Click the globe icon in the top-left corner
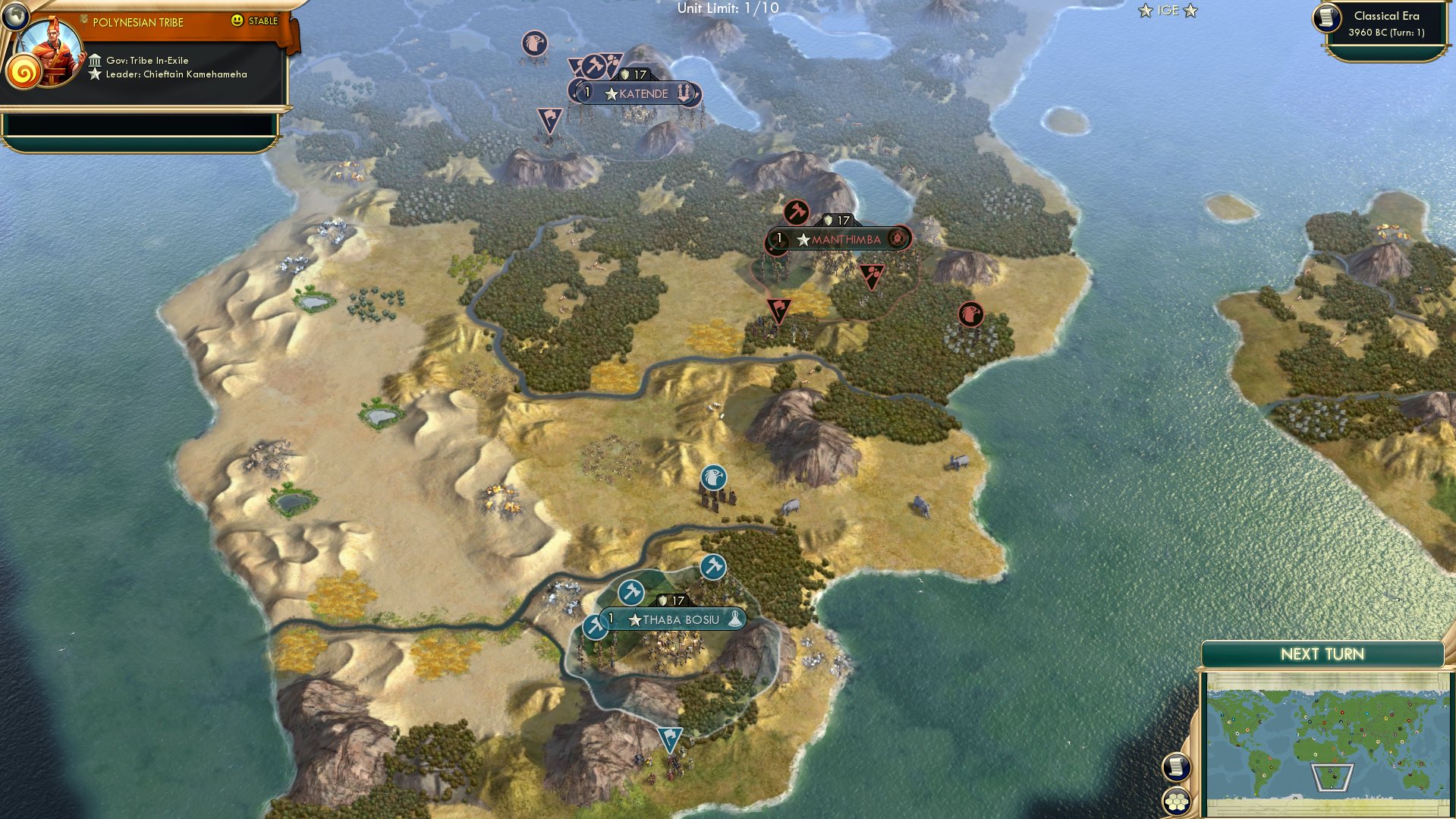The image size is (1456, 819). click(17, 17)
